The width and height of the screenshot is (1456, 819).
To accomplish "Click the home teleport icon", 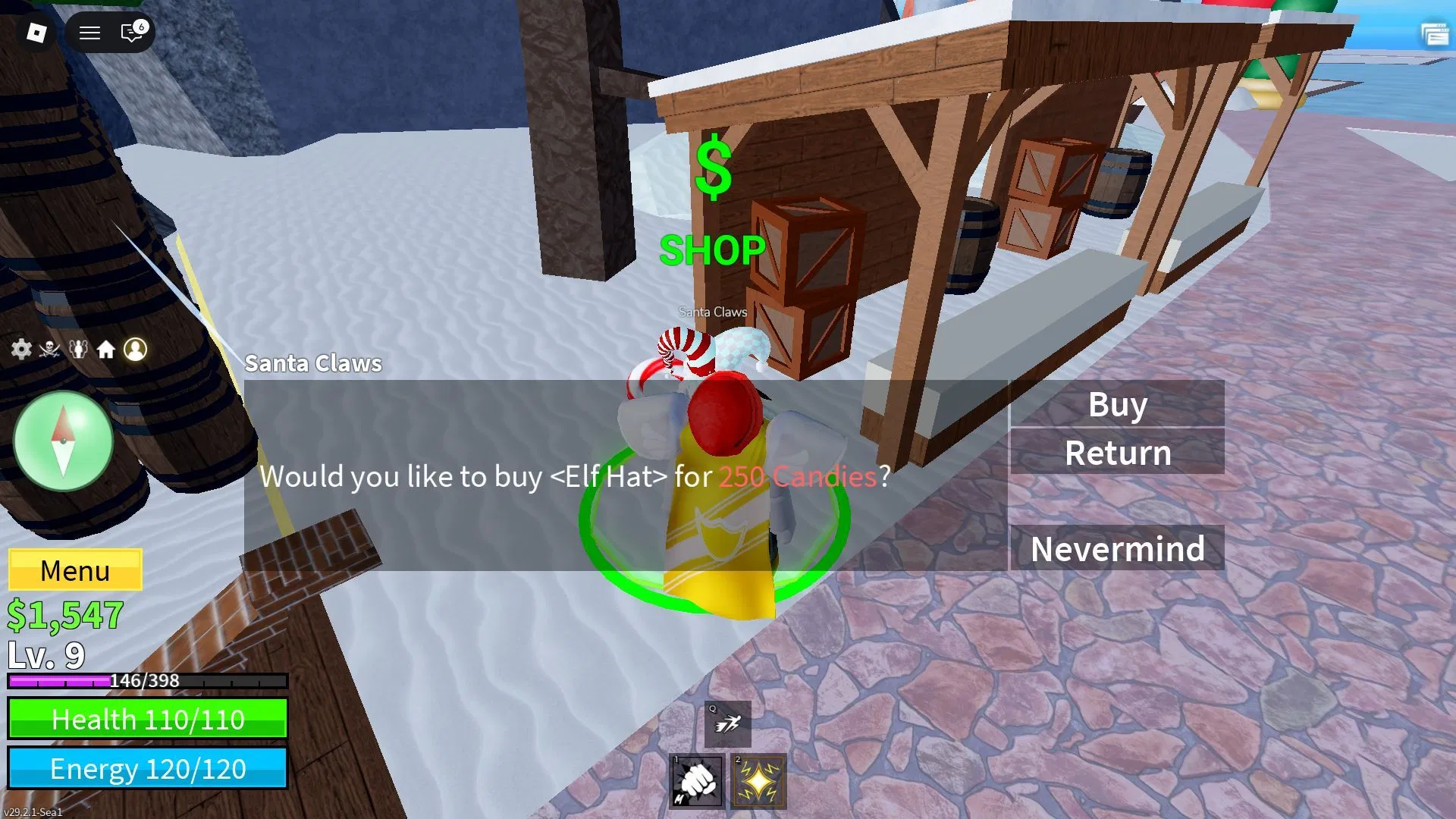I will click(107, 350).
